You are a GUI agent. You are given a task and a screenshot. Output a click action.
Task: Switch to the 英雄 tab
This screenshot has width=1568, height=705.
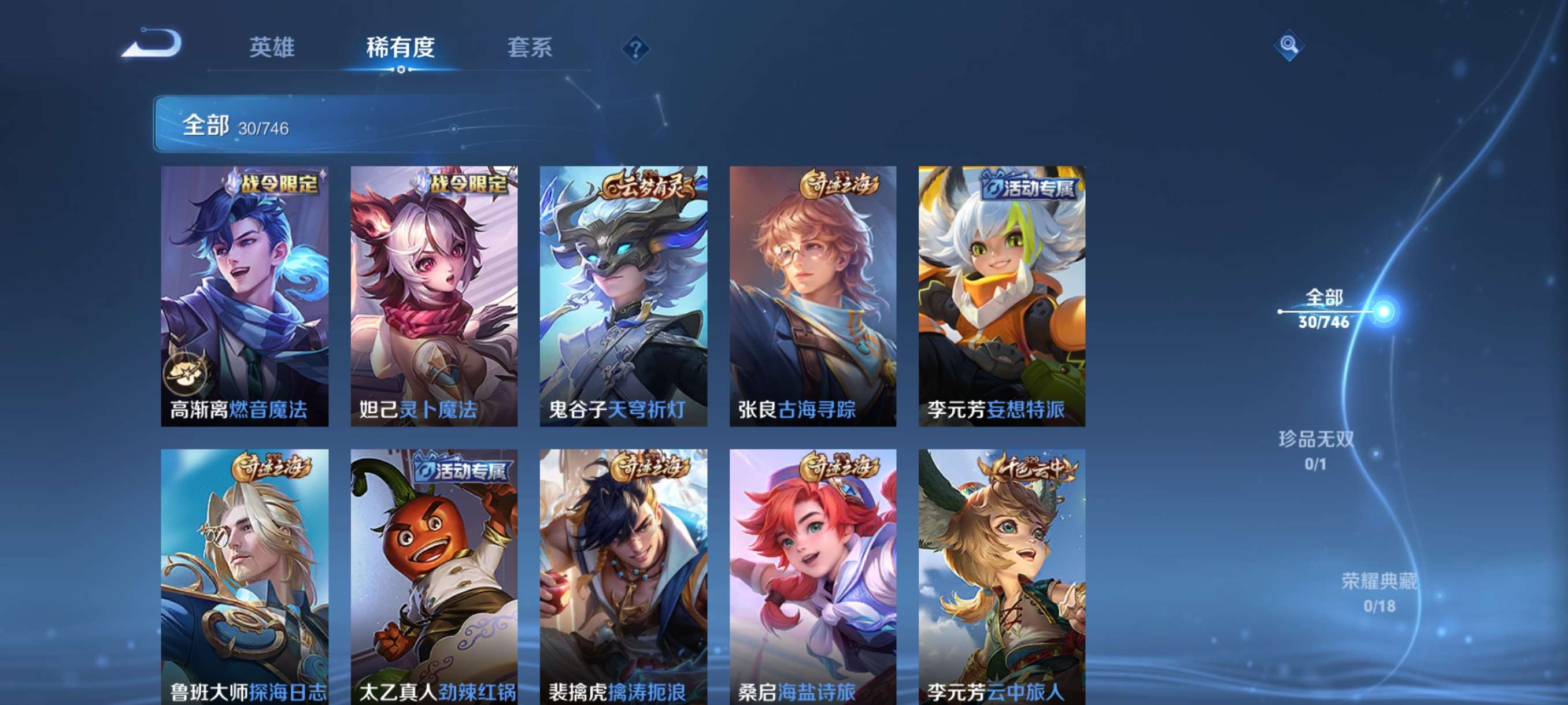pyautogui.click(x=272, y=47)
